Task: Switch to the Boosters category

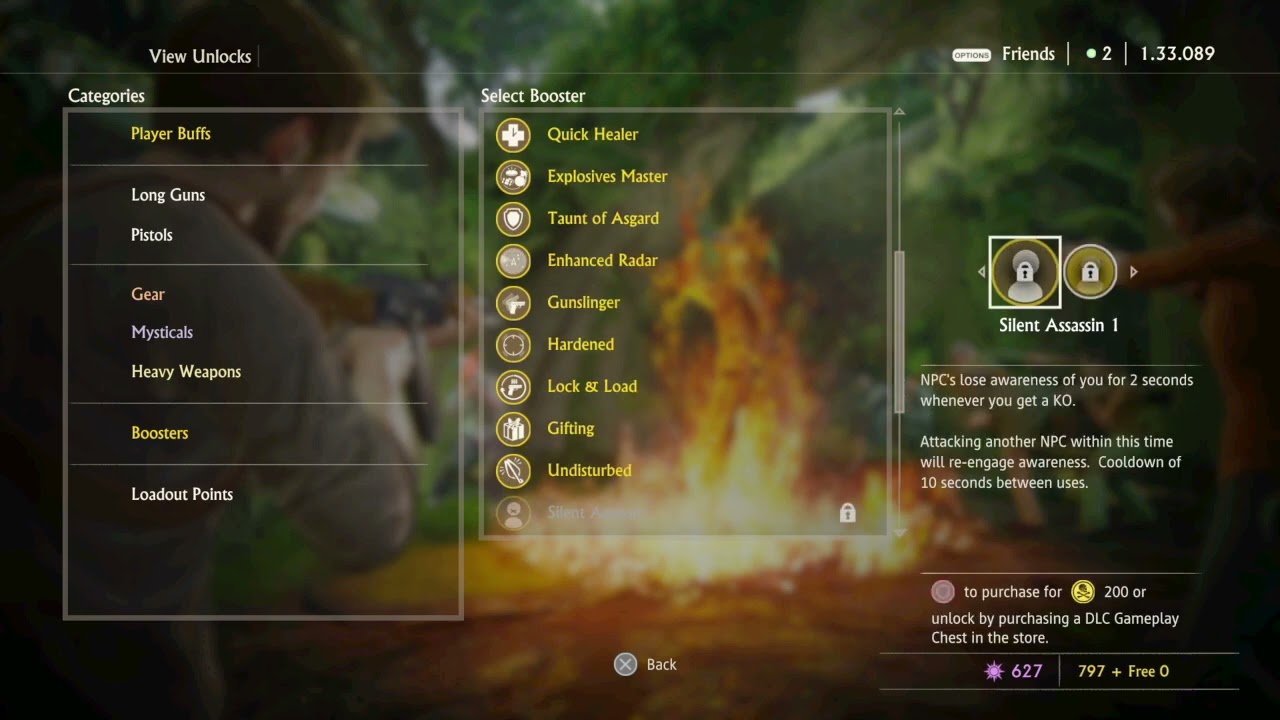Action: coord(160,433)
